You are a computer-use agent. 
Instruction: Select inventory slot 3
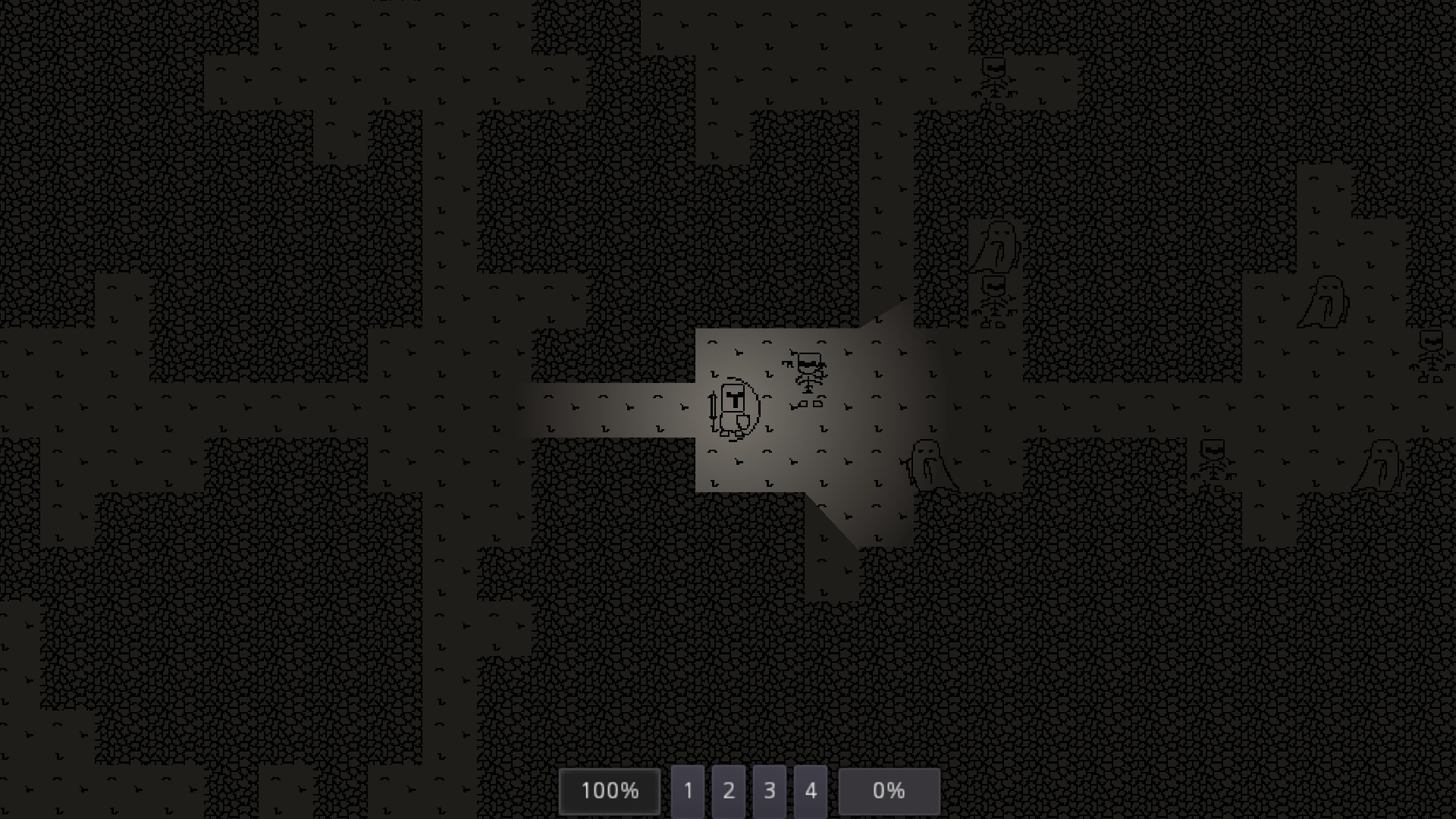click(770, 791)
